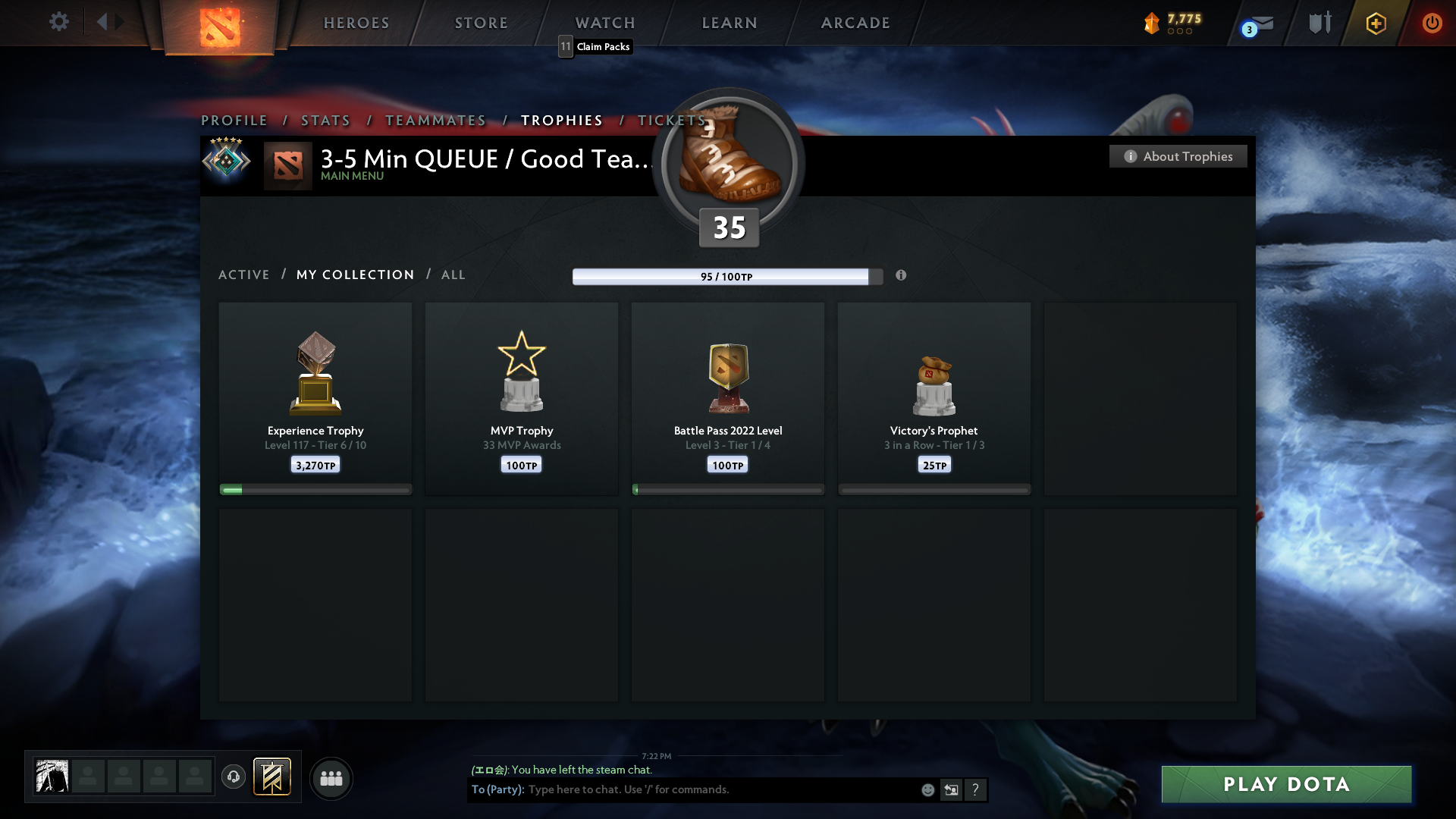The image size is (1456, 819).
Task: Switch to the TICKETS tab
Action: (x=670, y=121)
